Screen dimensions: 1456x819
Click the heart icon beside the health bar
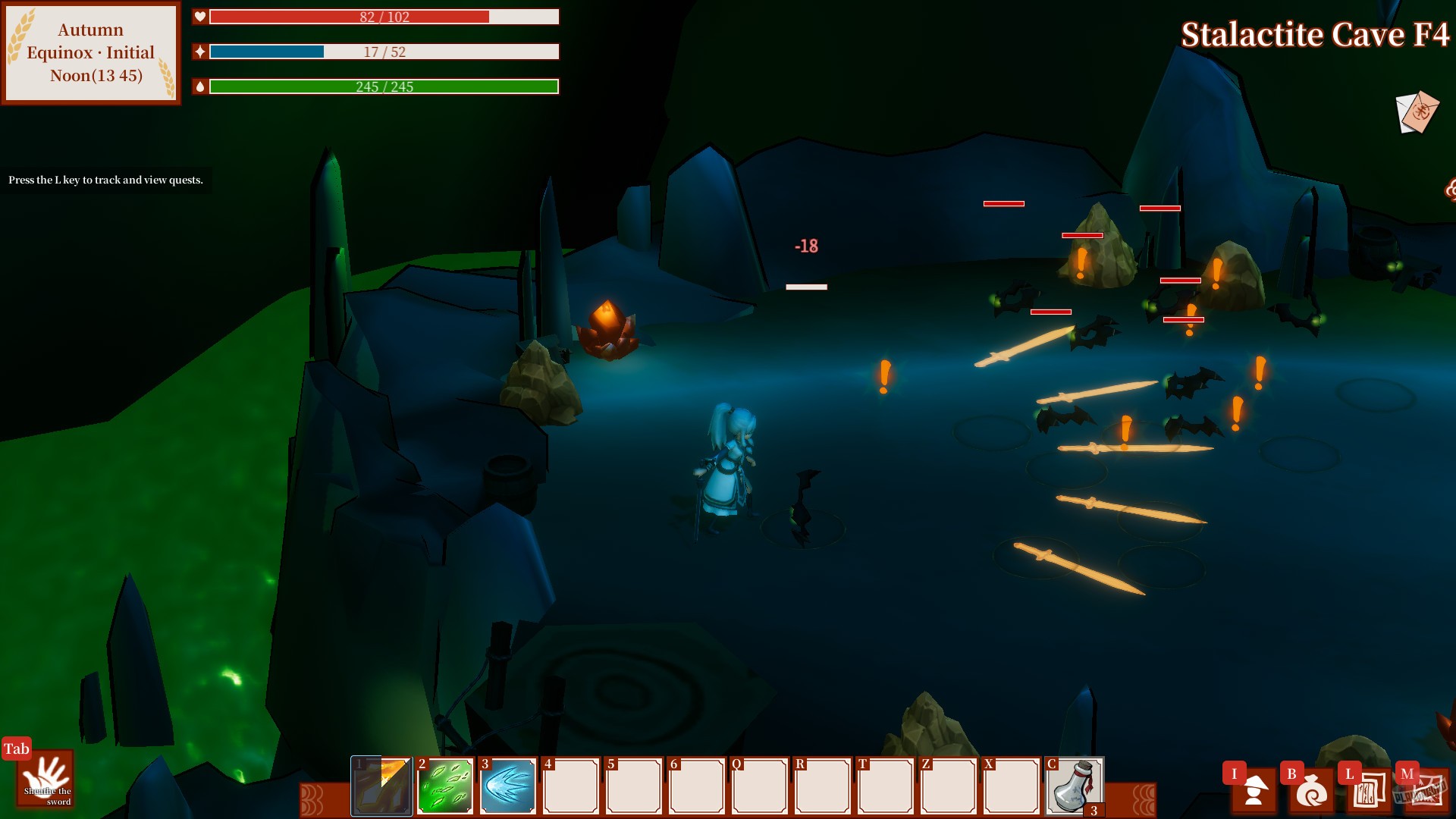click(199, 16)
